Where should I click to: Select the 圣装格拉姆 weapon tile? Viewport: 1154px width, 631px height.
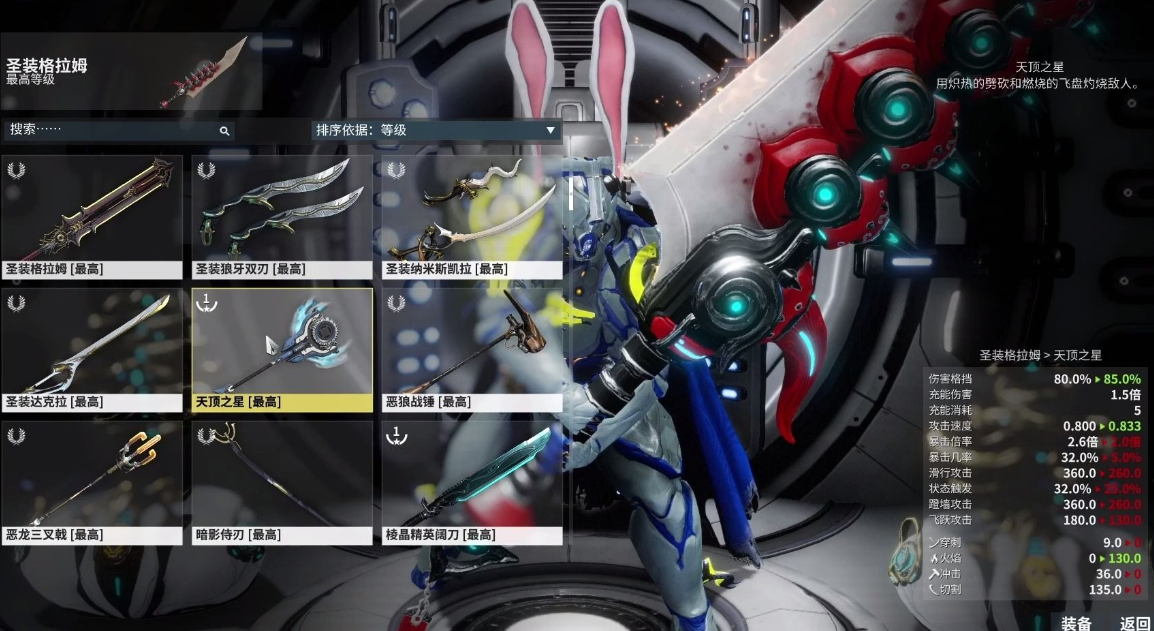click(x=91, y=215)
